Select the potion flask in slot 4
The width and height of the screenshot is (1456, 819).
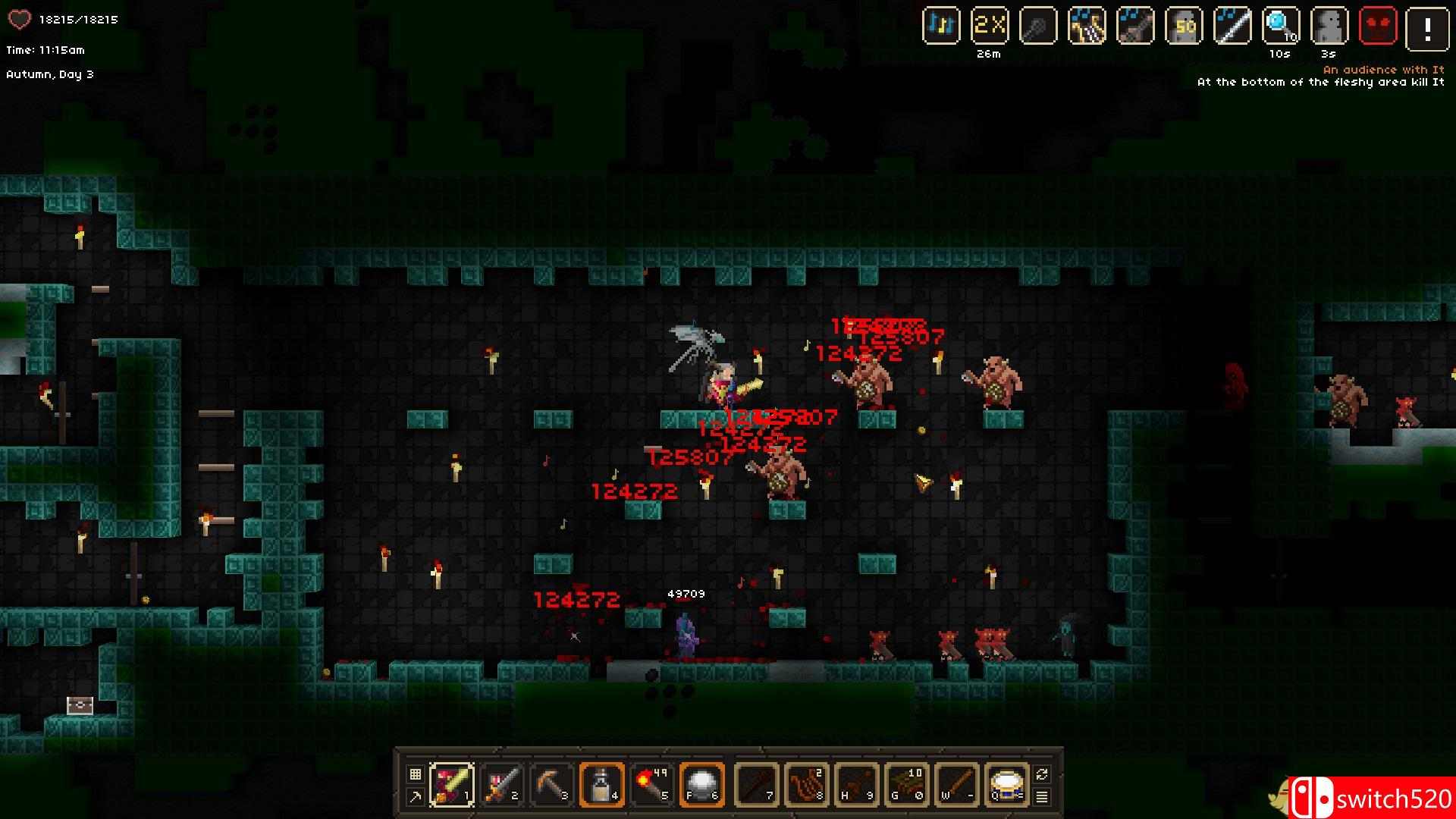[603, 785]
